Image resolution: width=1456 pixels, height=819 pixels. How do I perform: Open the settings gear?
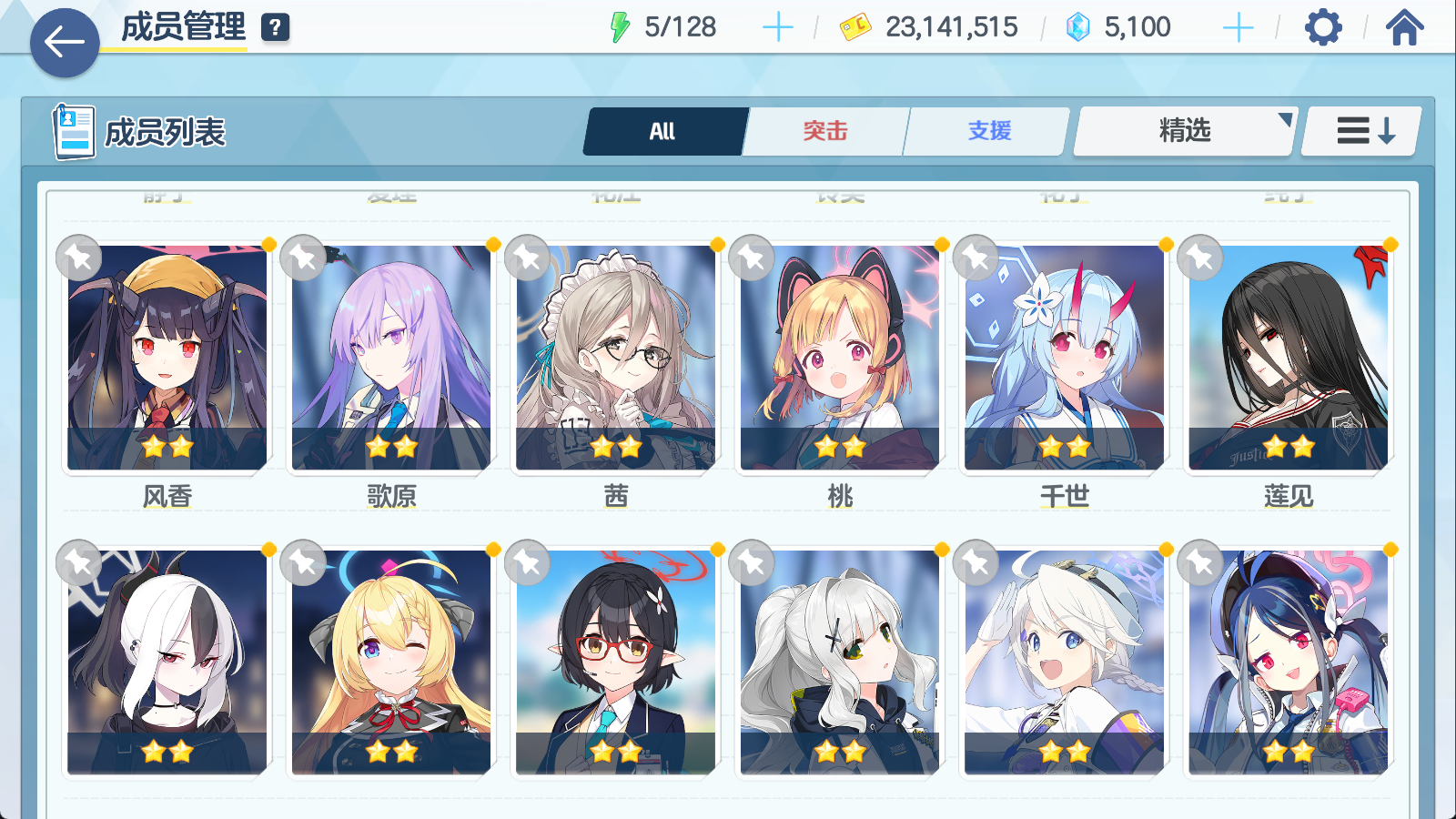pos(1324,28)
